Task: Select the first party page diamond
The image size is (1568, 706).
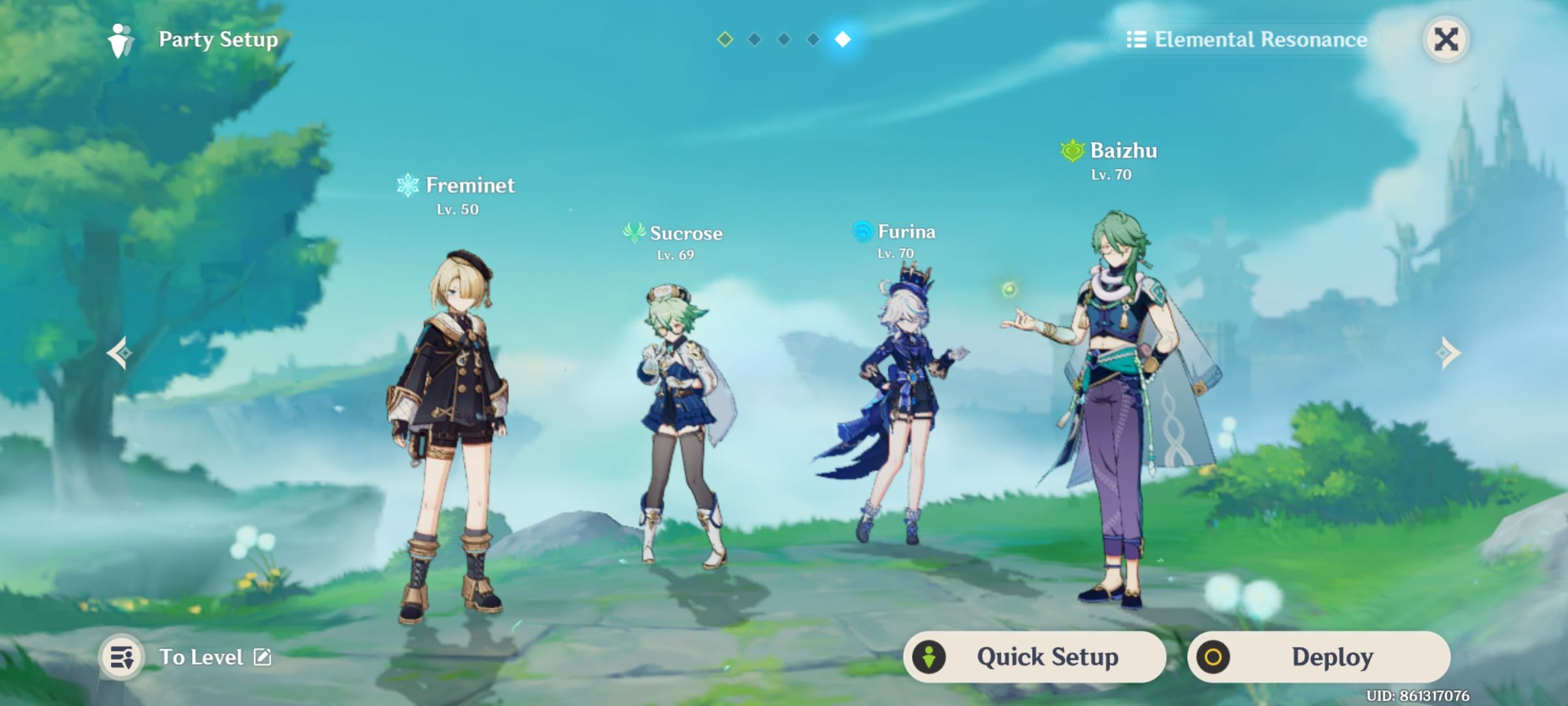Action: (725, 39)
